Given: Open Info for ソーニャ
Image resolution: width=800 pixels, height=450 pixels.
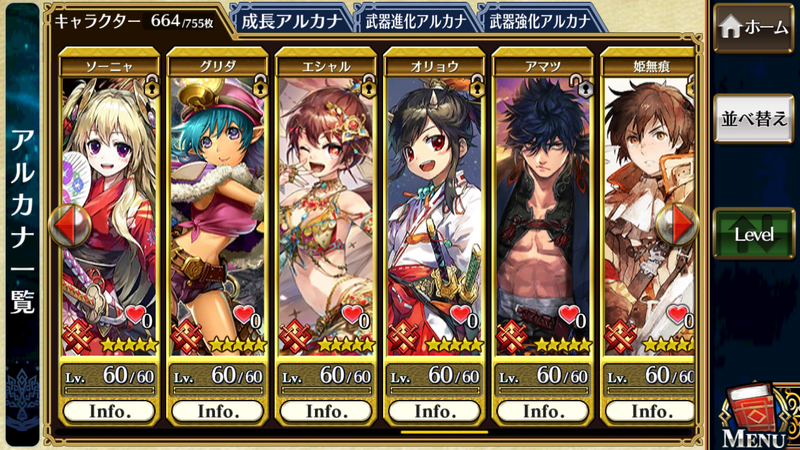Looking at the screenshot, I should 109,411.
